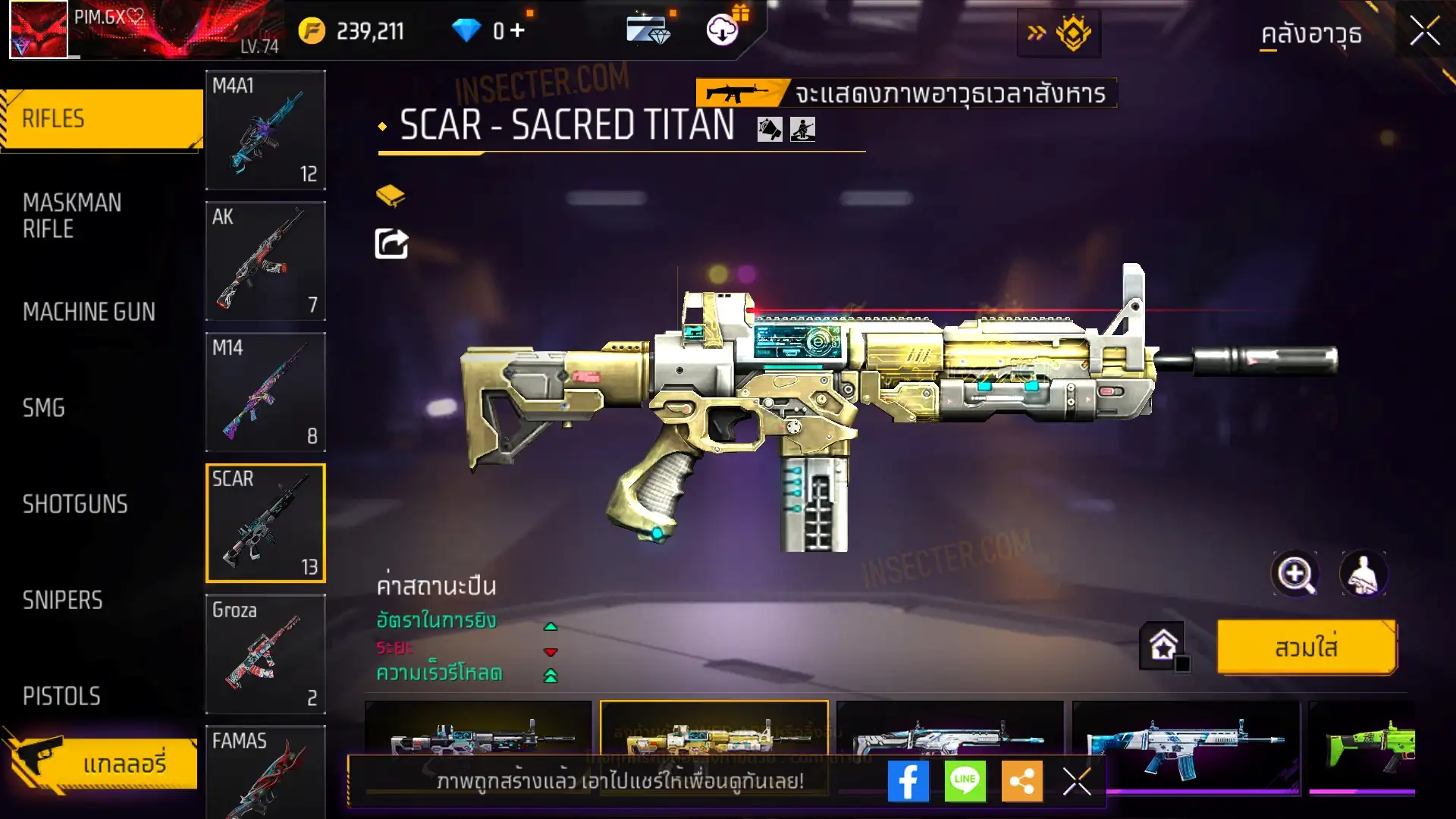
Task: Choose the Groza weapon tile
Action: 265,654
